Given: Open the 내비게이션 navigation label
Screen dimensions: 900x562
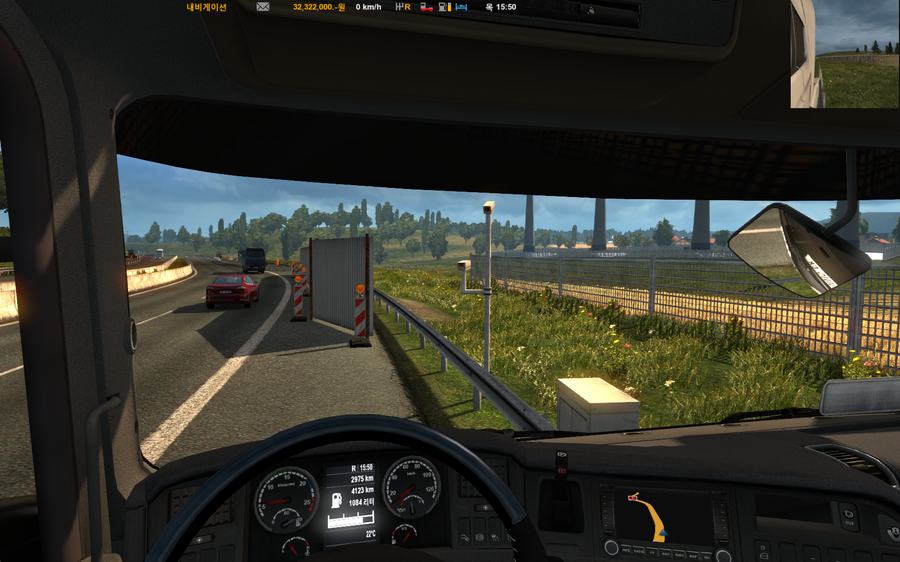Looking at the screenshot, I should tap(207, 7).
